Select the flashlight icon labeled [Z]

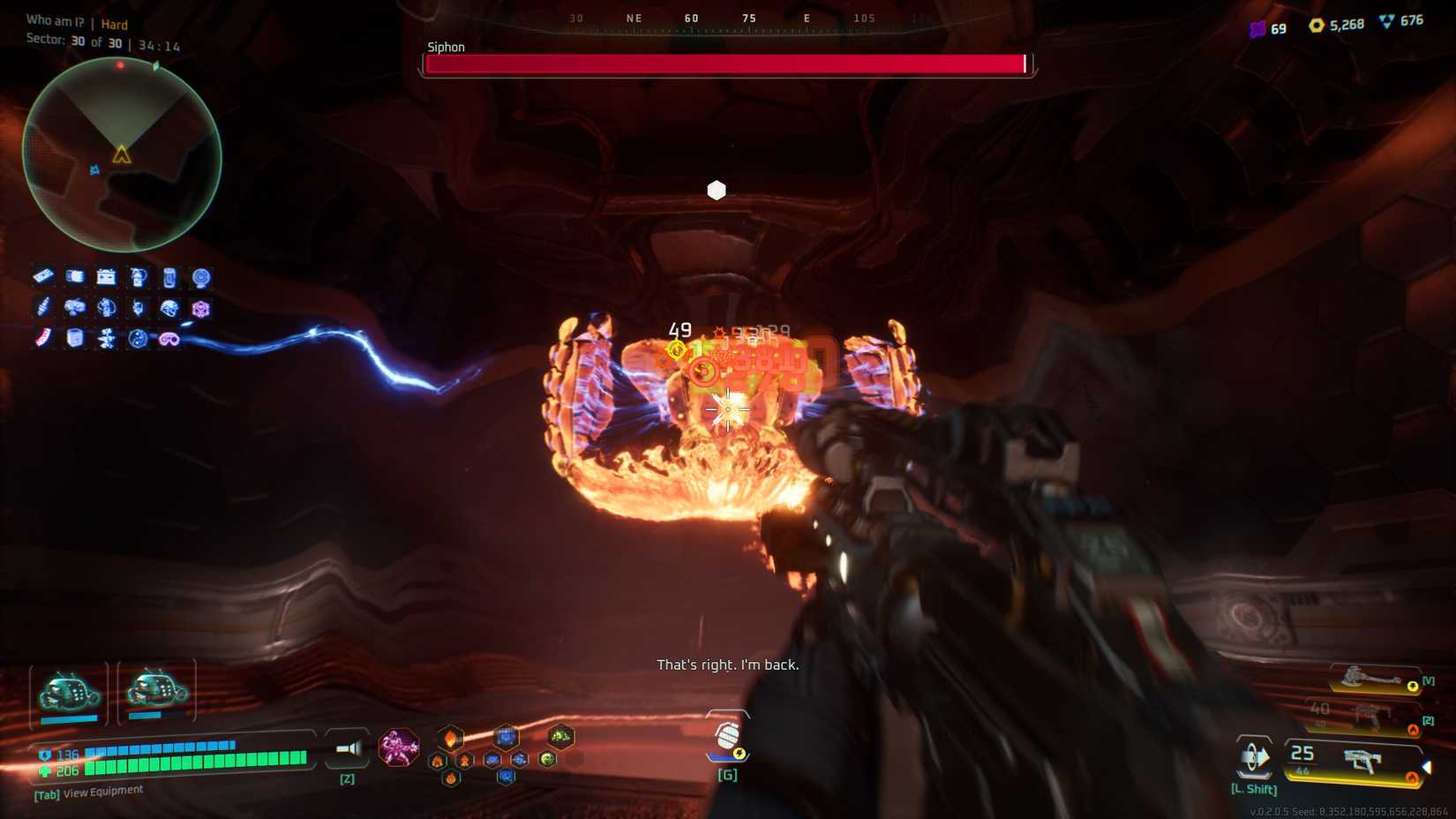(348, 748)
